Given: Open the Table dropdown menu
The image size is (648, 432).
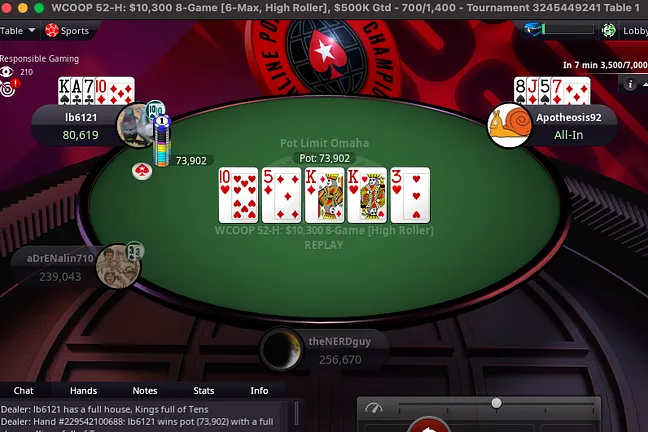Looking at the screenshot, I should [17, 31].
